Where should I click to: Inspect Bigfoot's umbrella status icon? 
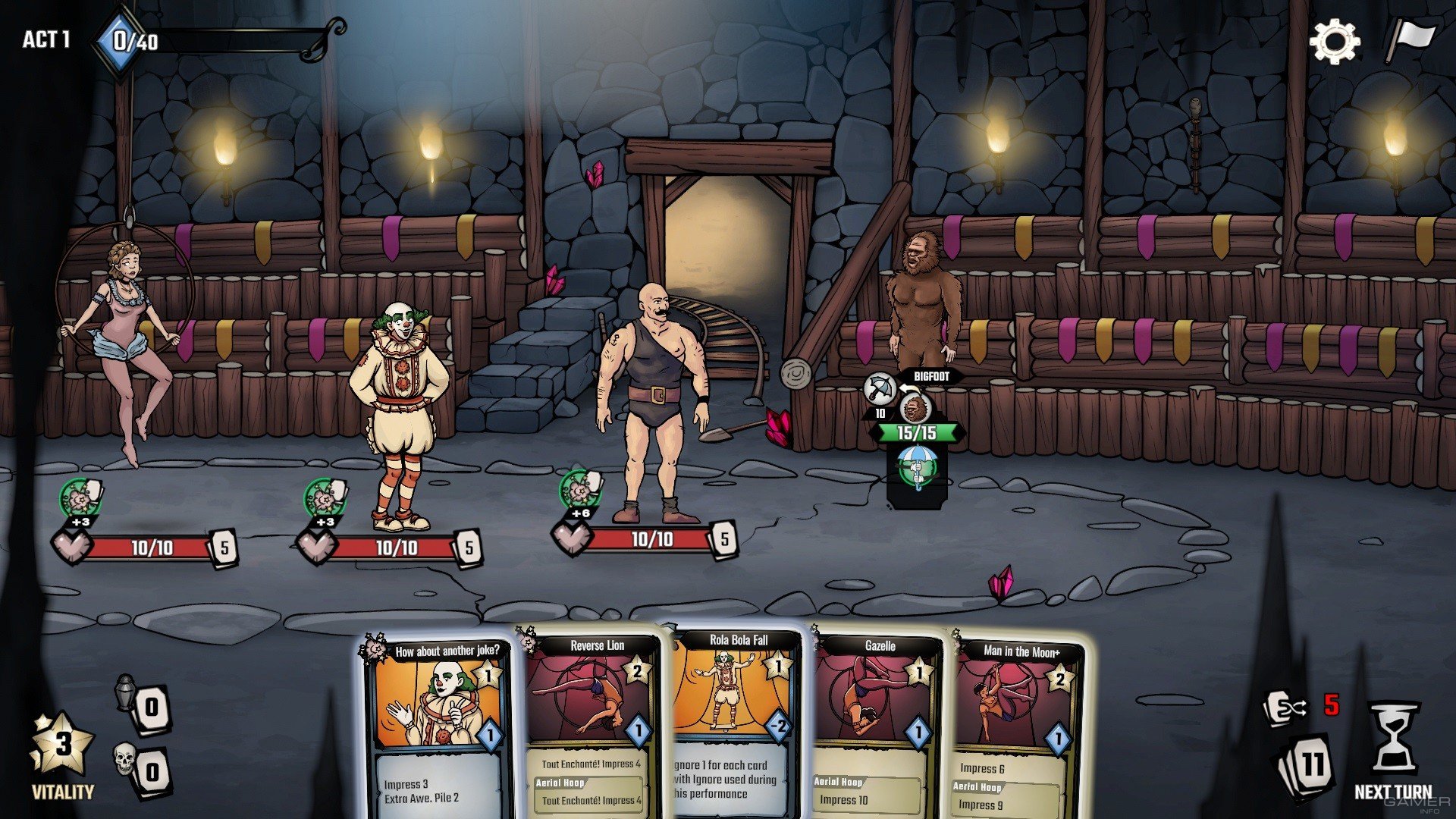click(x=917, y=466)
